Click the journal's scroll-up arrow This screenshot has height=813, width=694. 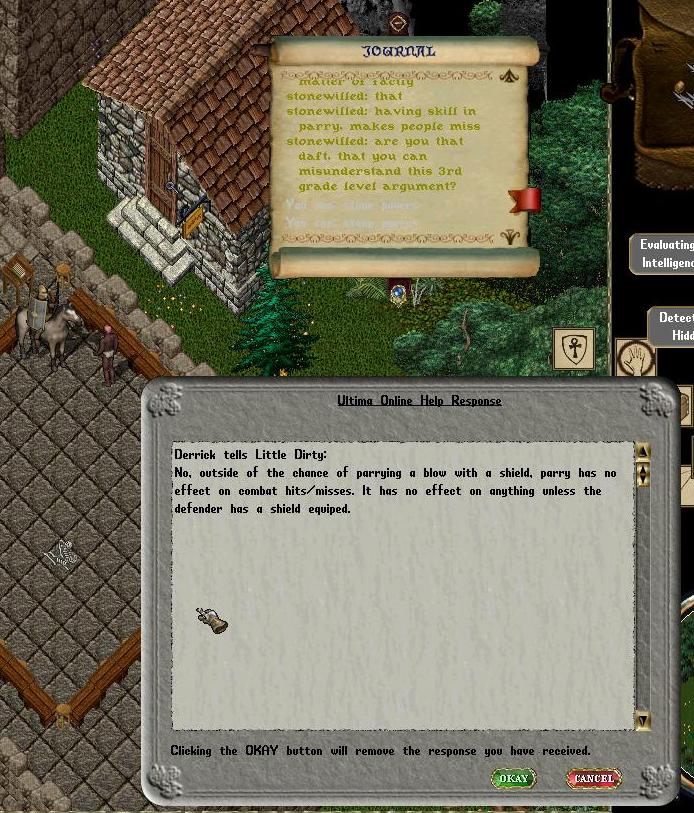coord(509,76)
